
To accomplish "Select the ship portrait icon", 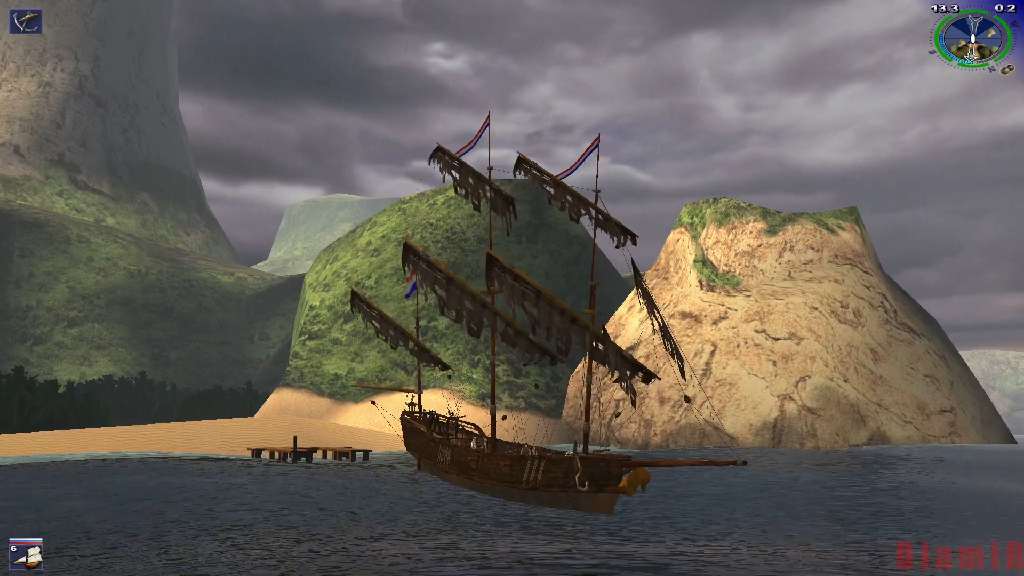I will click(27, 554).
